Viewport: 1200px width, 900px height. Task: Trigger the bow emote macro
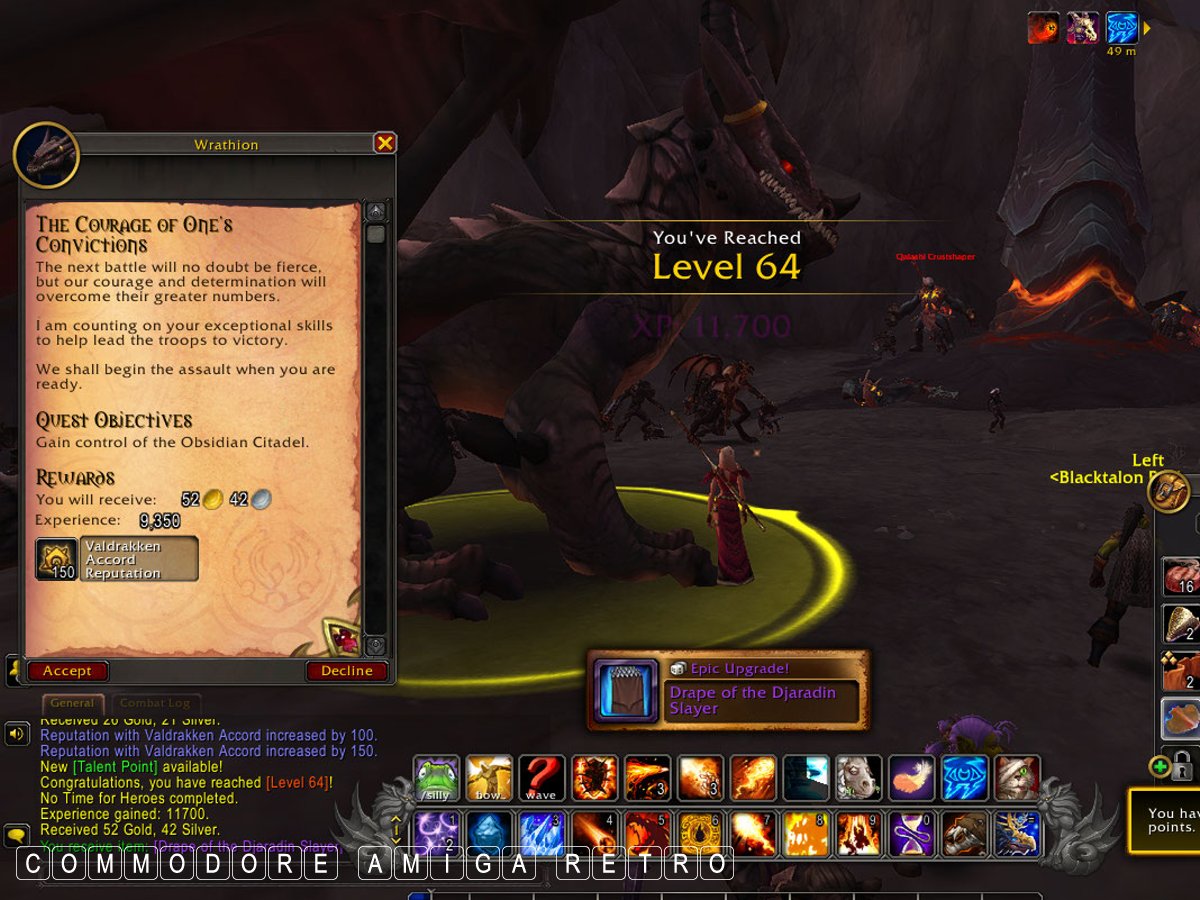coord(489,778)
